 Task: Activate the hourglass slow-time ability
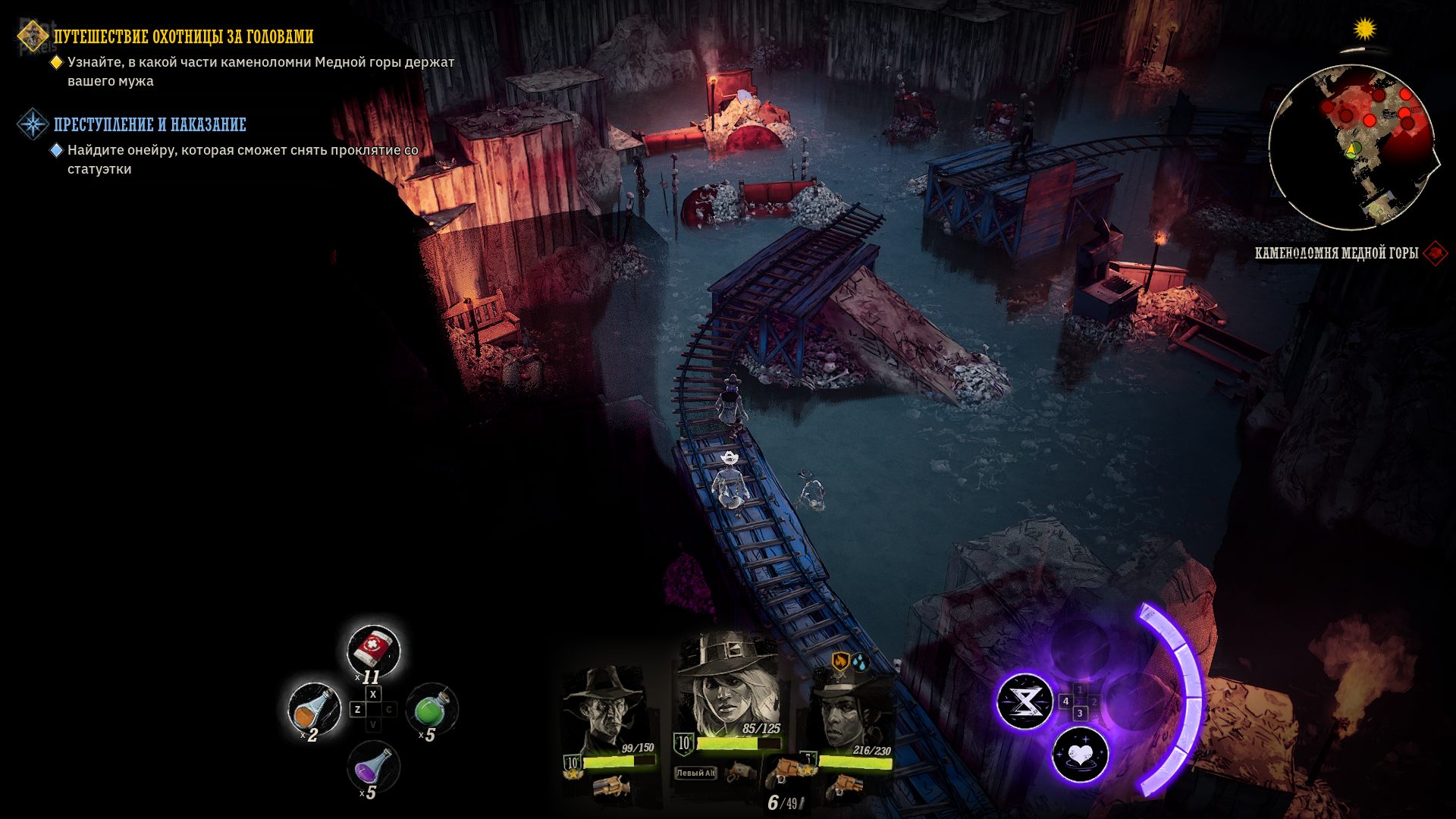pos(1024,701)
